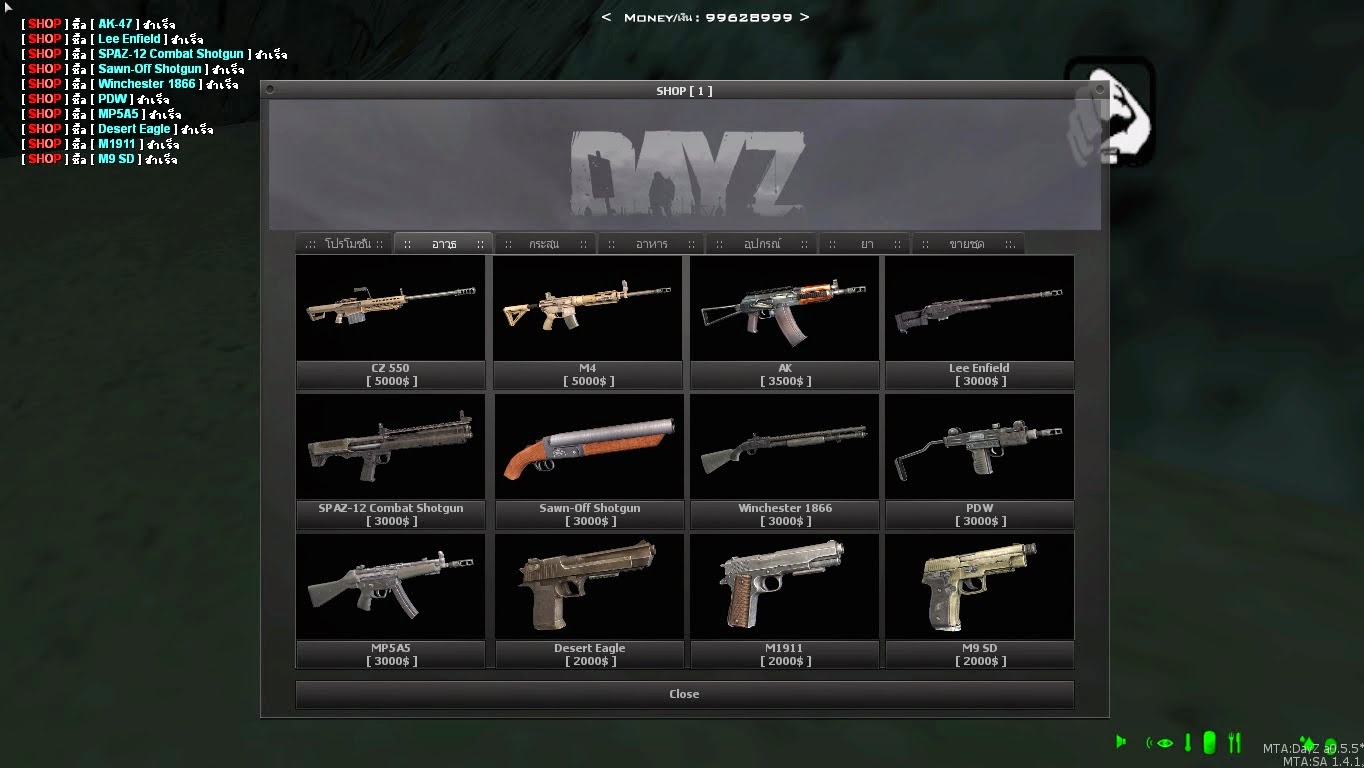The width and height of the screenshot is (1364, 768).
Task: Select the CZ 550 rifle thumbnail
Action: pyautogui.click(x=390, y=310)
